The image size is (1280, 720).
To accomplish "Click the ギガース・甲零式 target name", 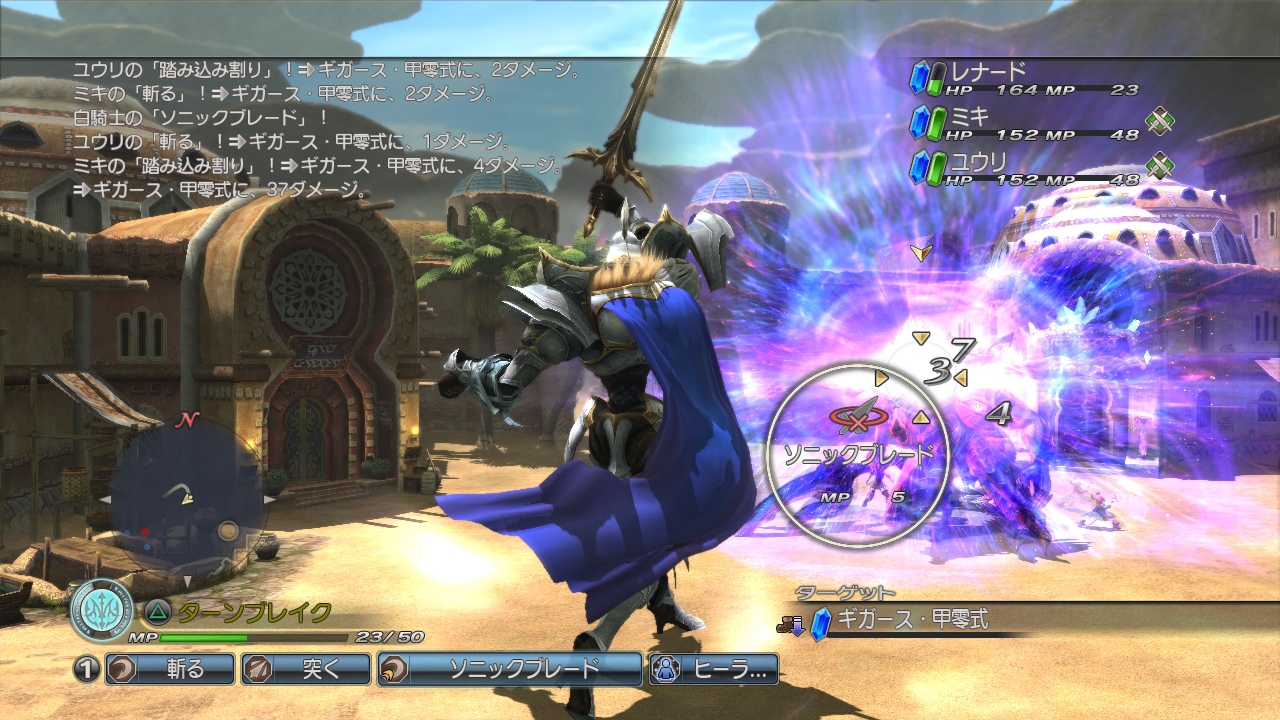I will coord(915,620).
